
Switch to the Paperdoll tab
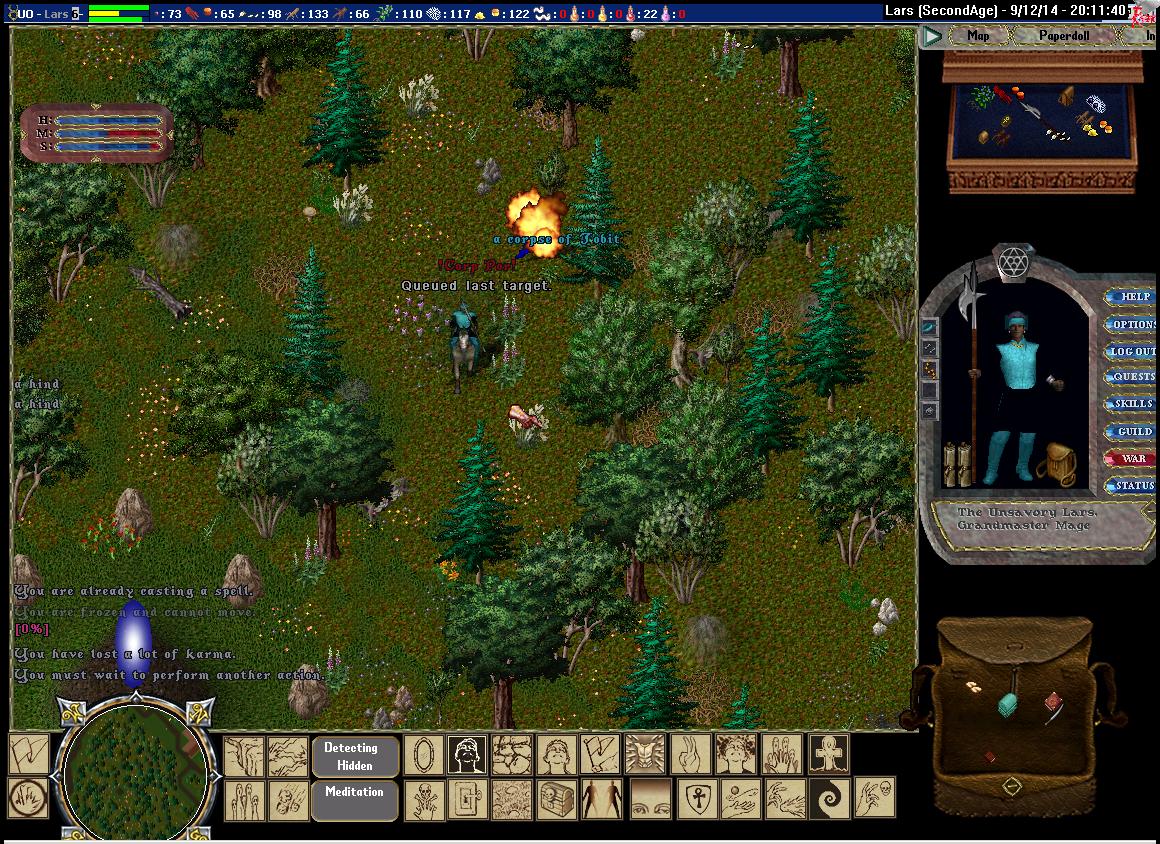(1063, 36)
